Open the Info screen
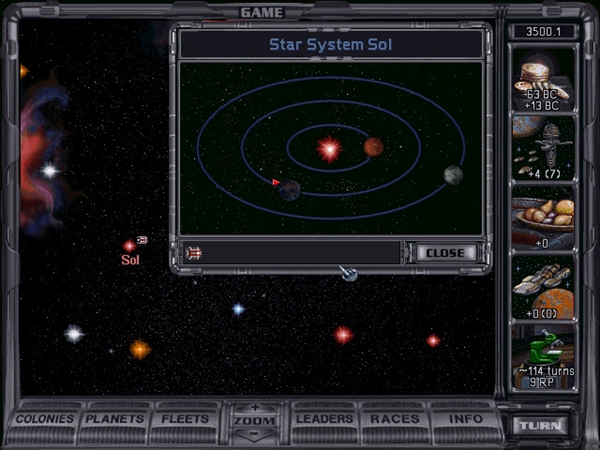This screenshot has width=600, height=450. [465, 419]
